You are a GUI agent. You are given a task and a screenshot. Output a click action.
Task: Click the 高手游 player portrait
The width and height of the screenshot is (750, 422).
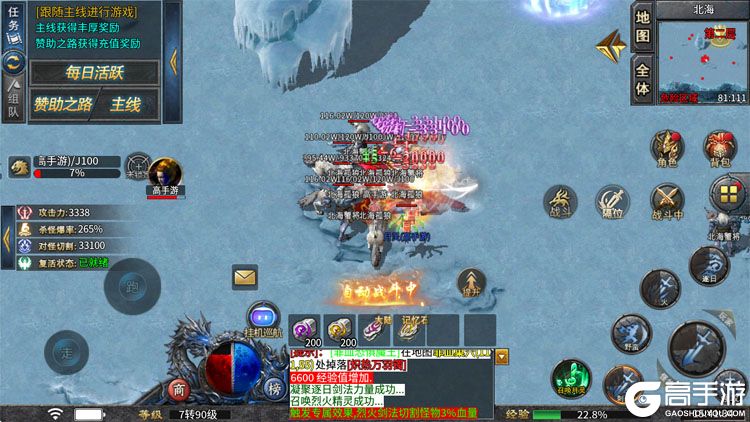165,172
